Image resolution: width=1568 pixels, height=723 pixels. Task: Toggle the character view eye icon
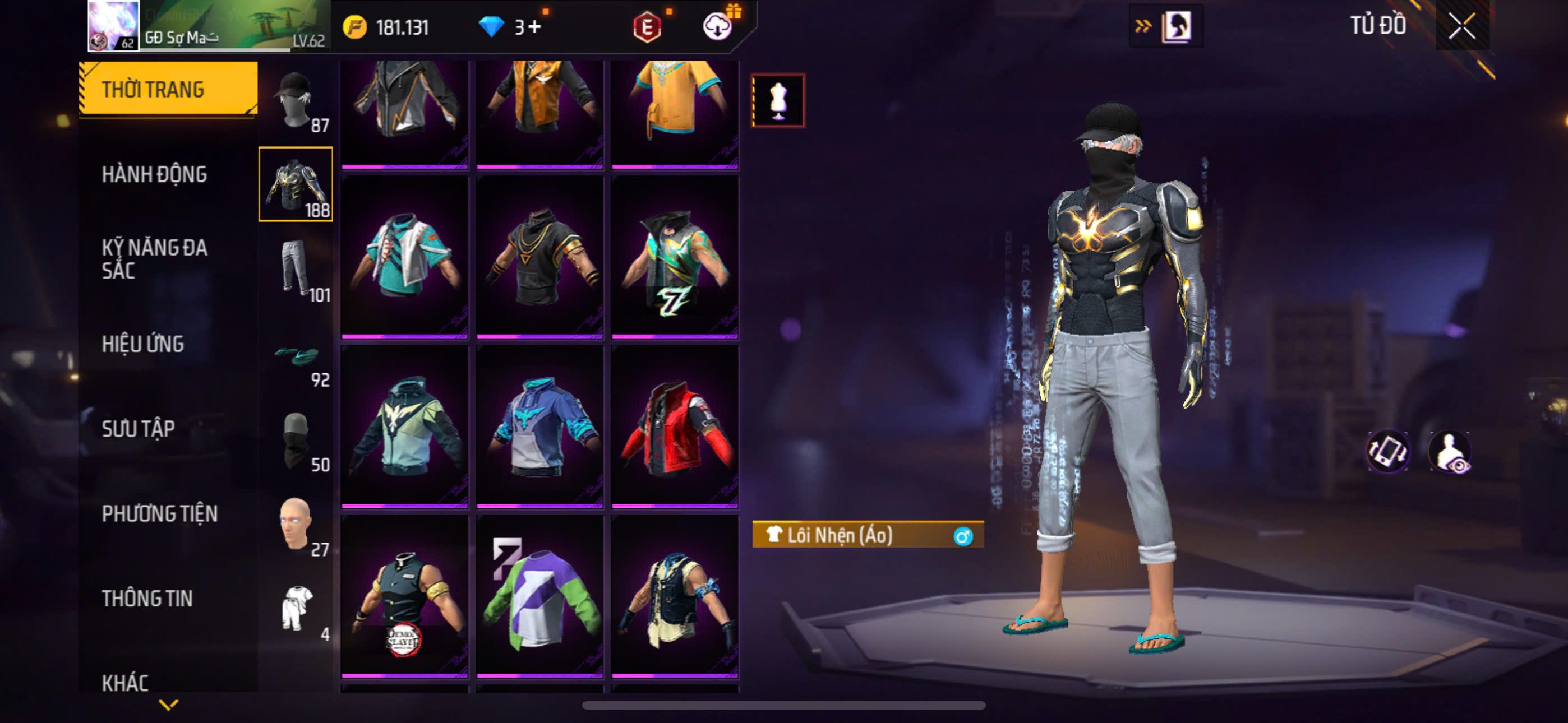1450,452
